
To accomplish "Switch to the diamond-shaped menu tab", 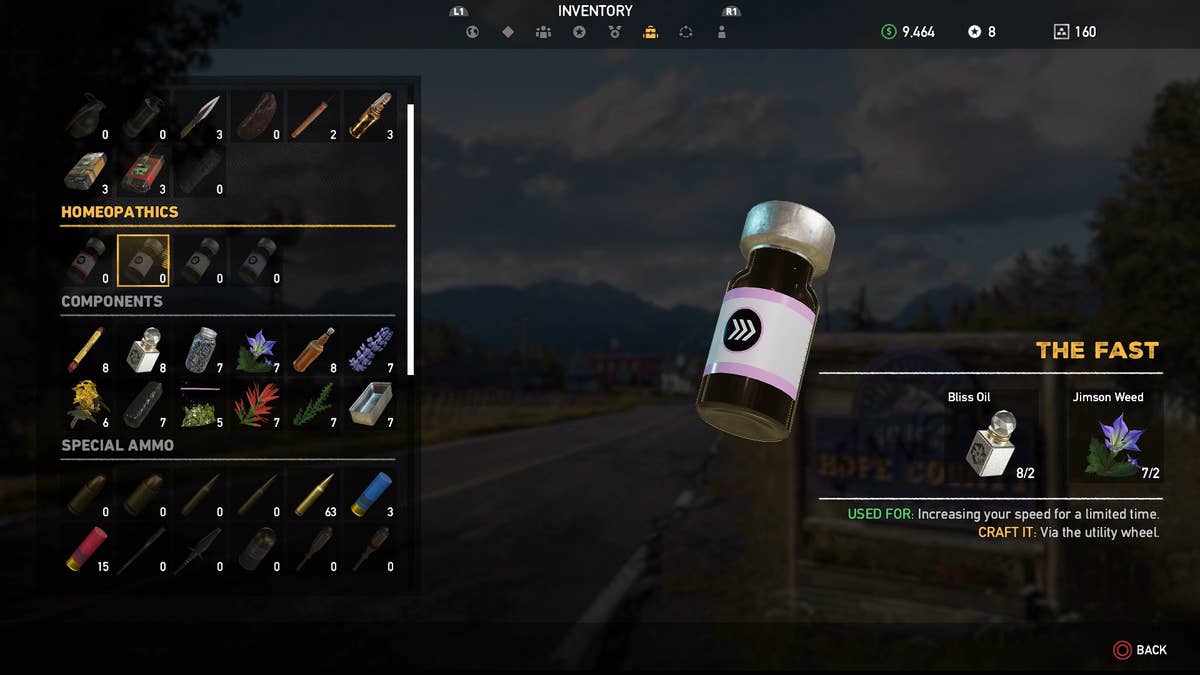I will [508, 32].
